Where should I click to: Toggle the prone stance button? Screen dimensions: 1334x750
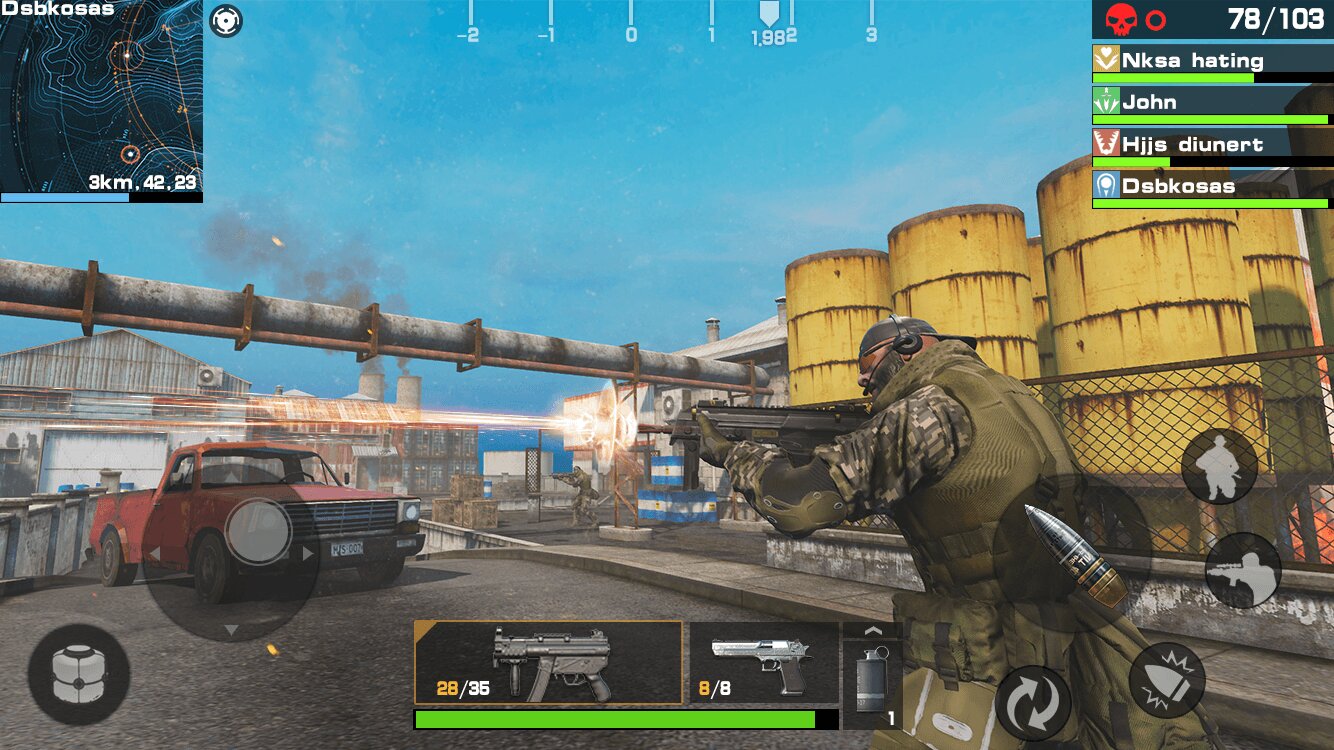point(1242,570)
